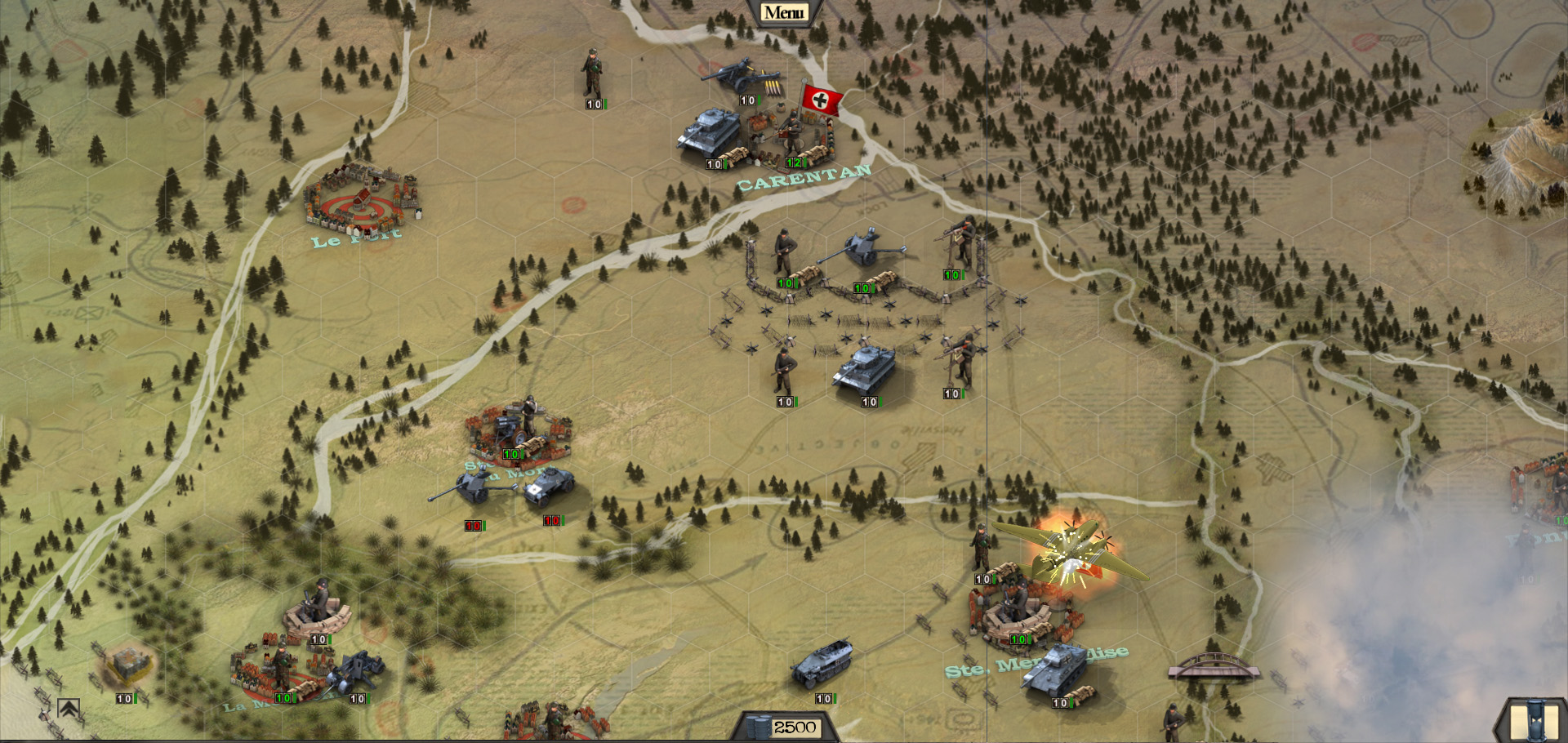1568x743 pixels.
Task: Select the Tiger tank below the barbed wire
Action: click(864, 368)
